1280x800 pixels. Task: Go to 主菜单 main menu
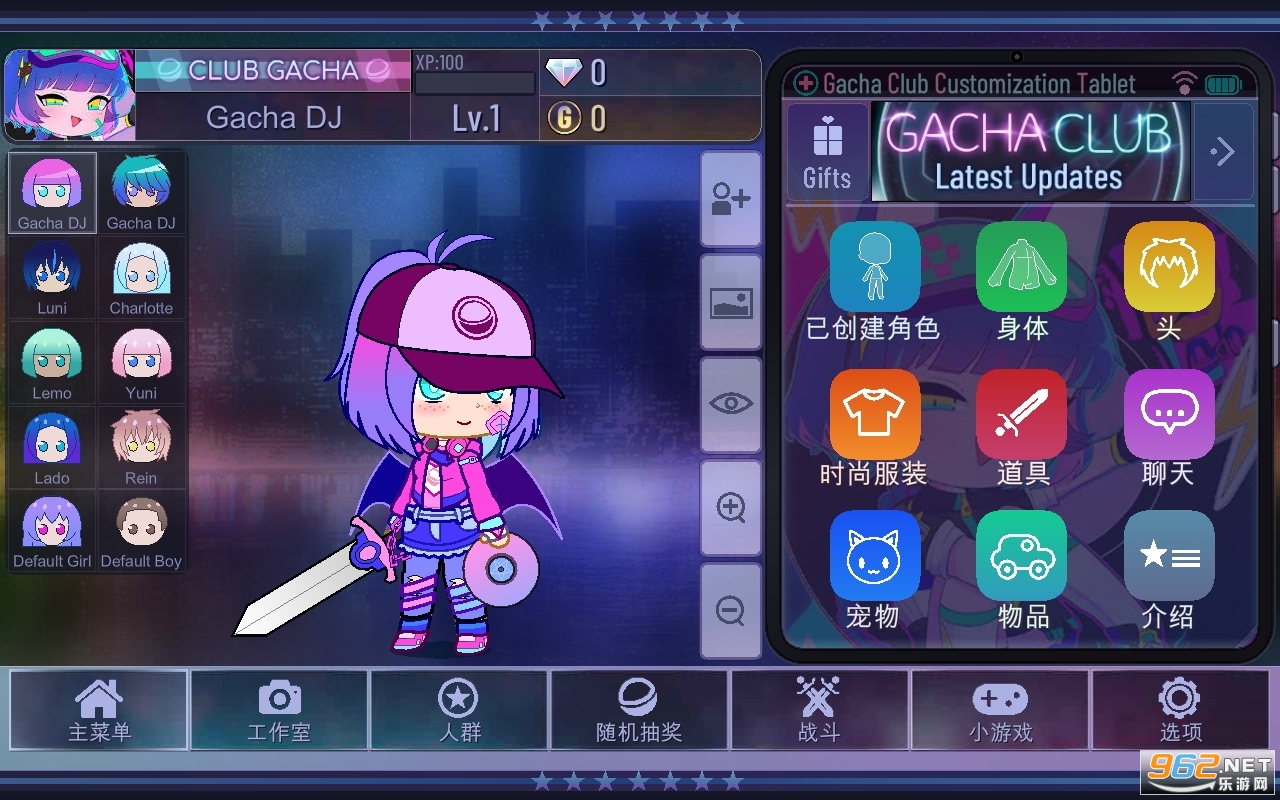point(98,710)
